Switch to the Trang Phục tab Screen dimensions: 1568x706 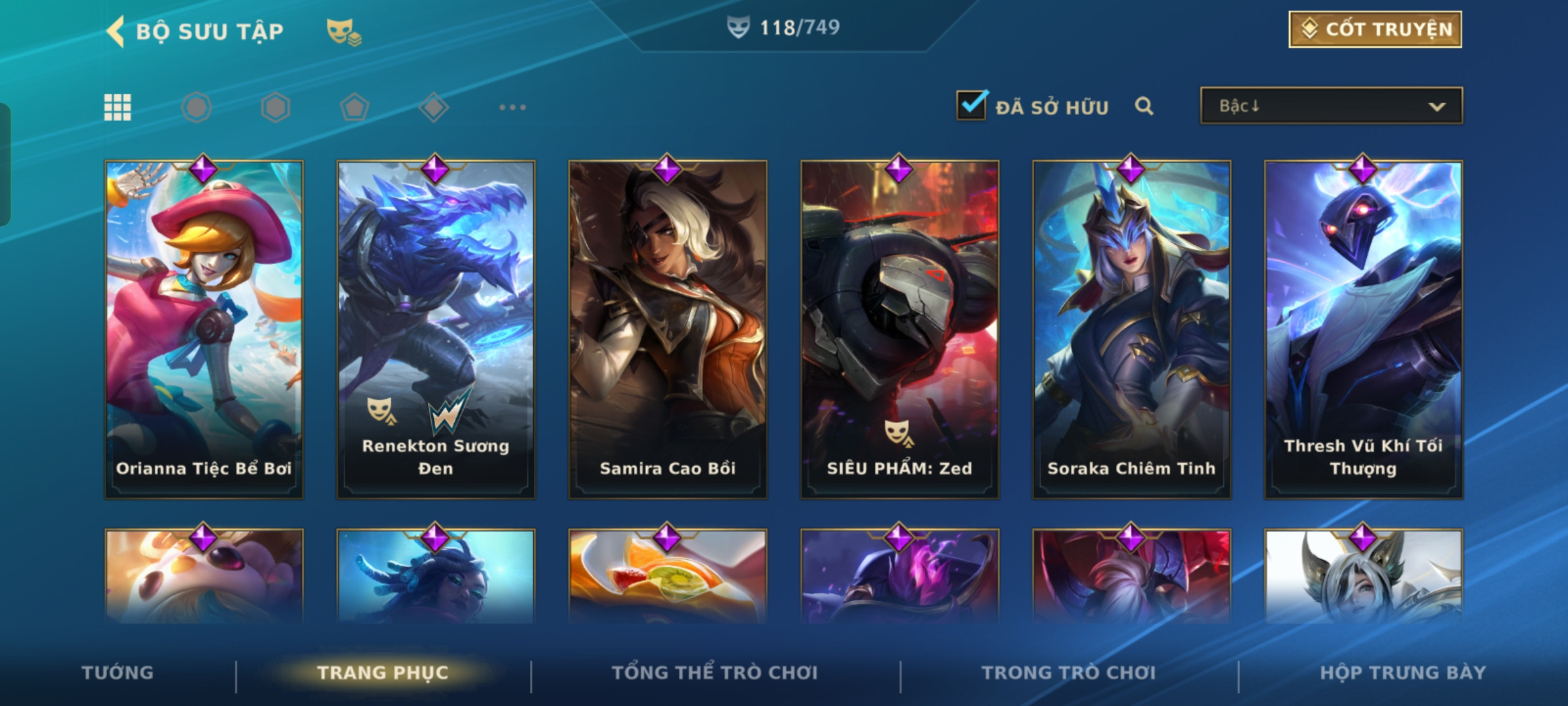point(383,673)
